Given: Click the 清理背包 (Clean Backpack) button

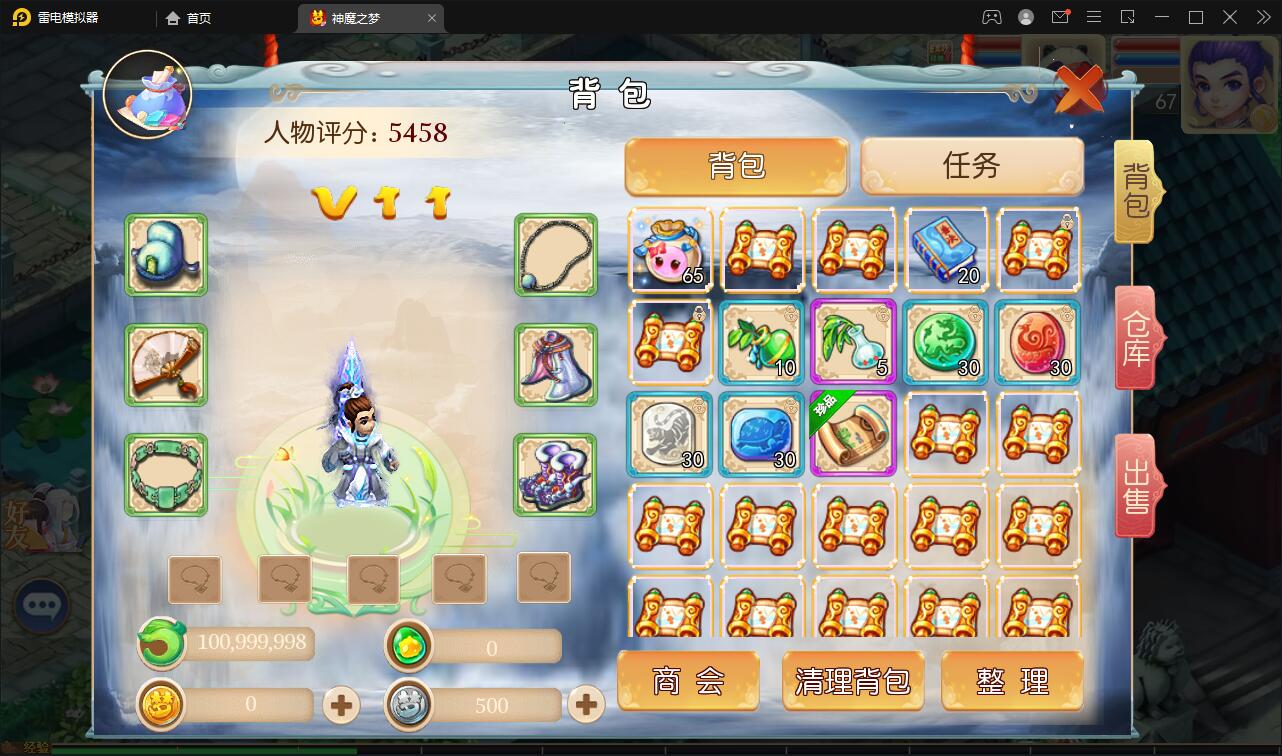Looking at the screenshot, I should (x=852, y=681).
